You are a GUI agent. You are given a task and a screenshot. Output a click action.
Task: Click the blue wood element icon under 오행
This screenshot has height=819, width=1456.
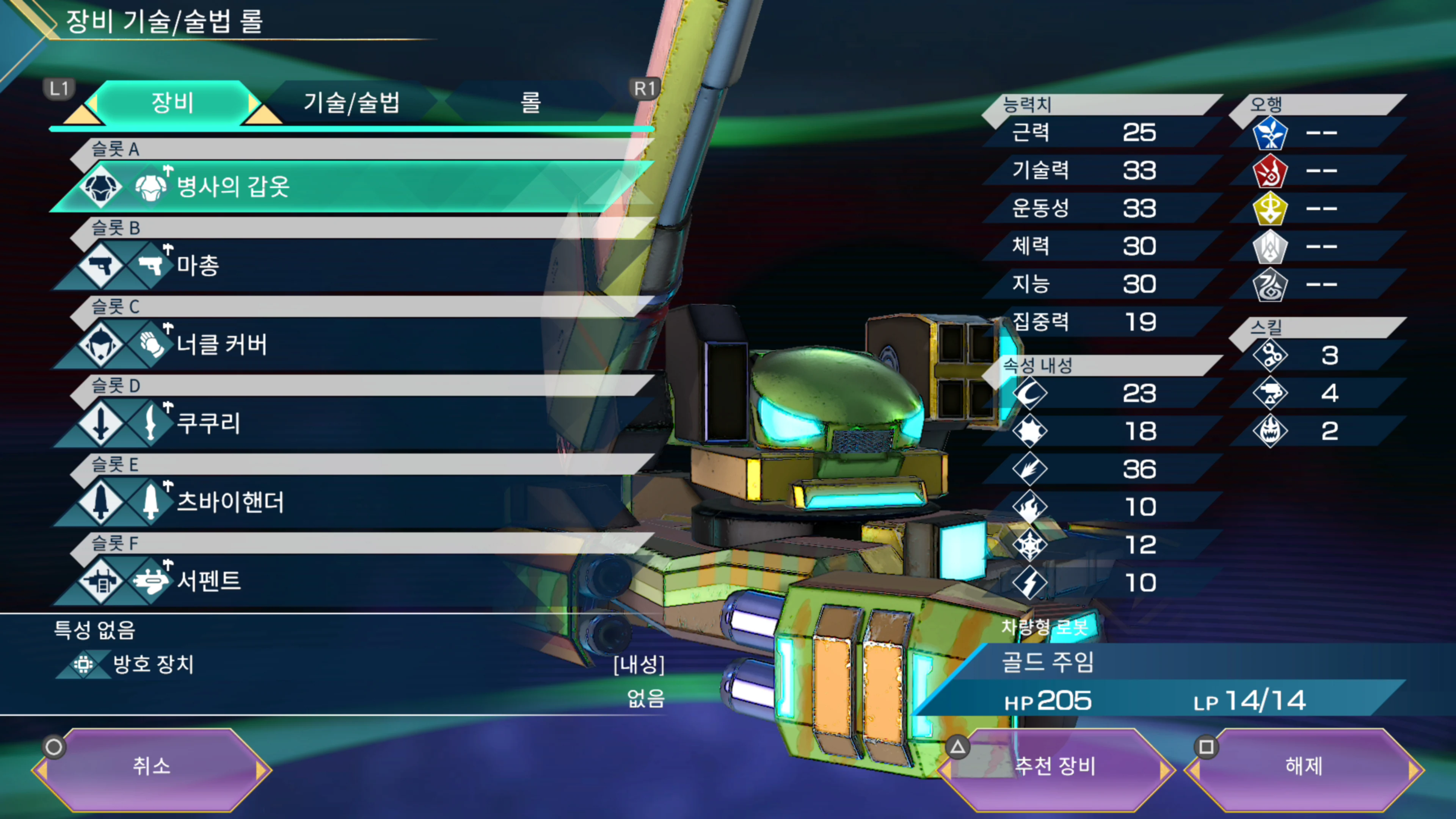(x=1271, y=134)
